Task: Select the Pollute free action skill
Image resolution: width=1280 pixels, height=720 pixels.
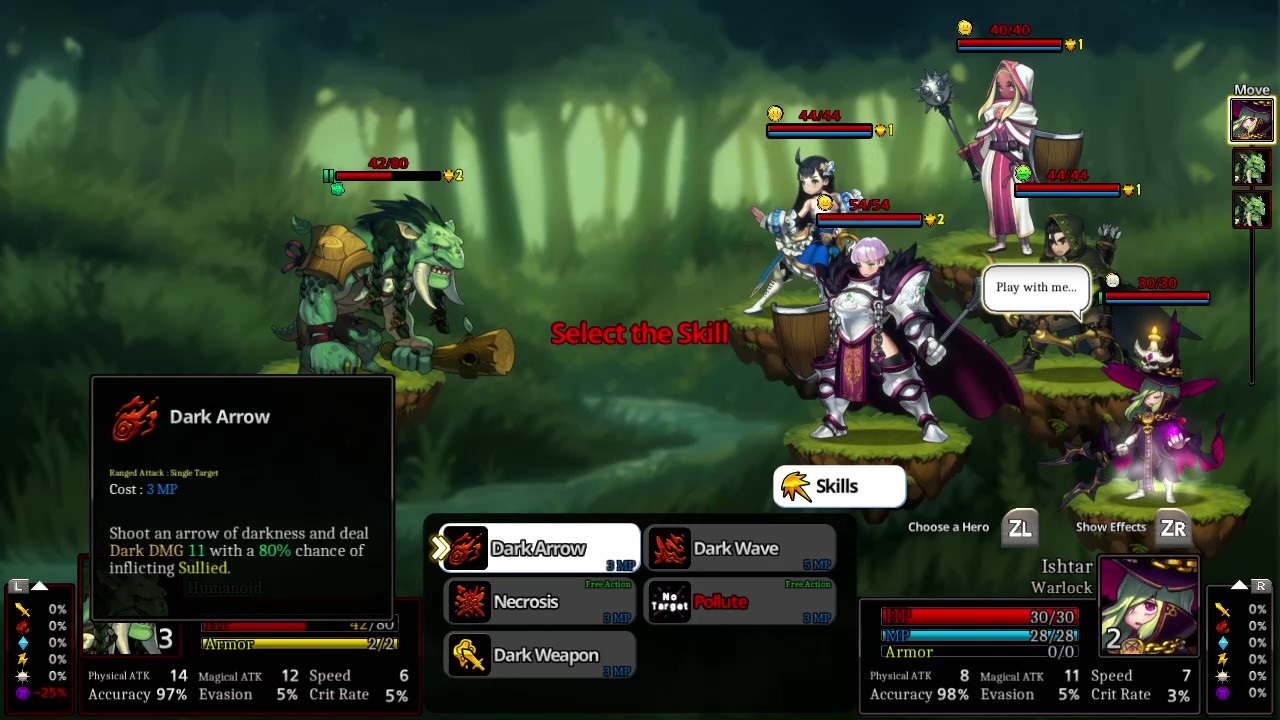Action: [x=668, y=601]
